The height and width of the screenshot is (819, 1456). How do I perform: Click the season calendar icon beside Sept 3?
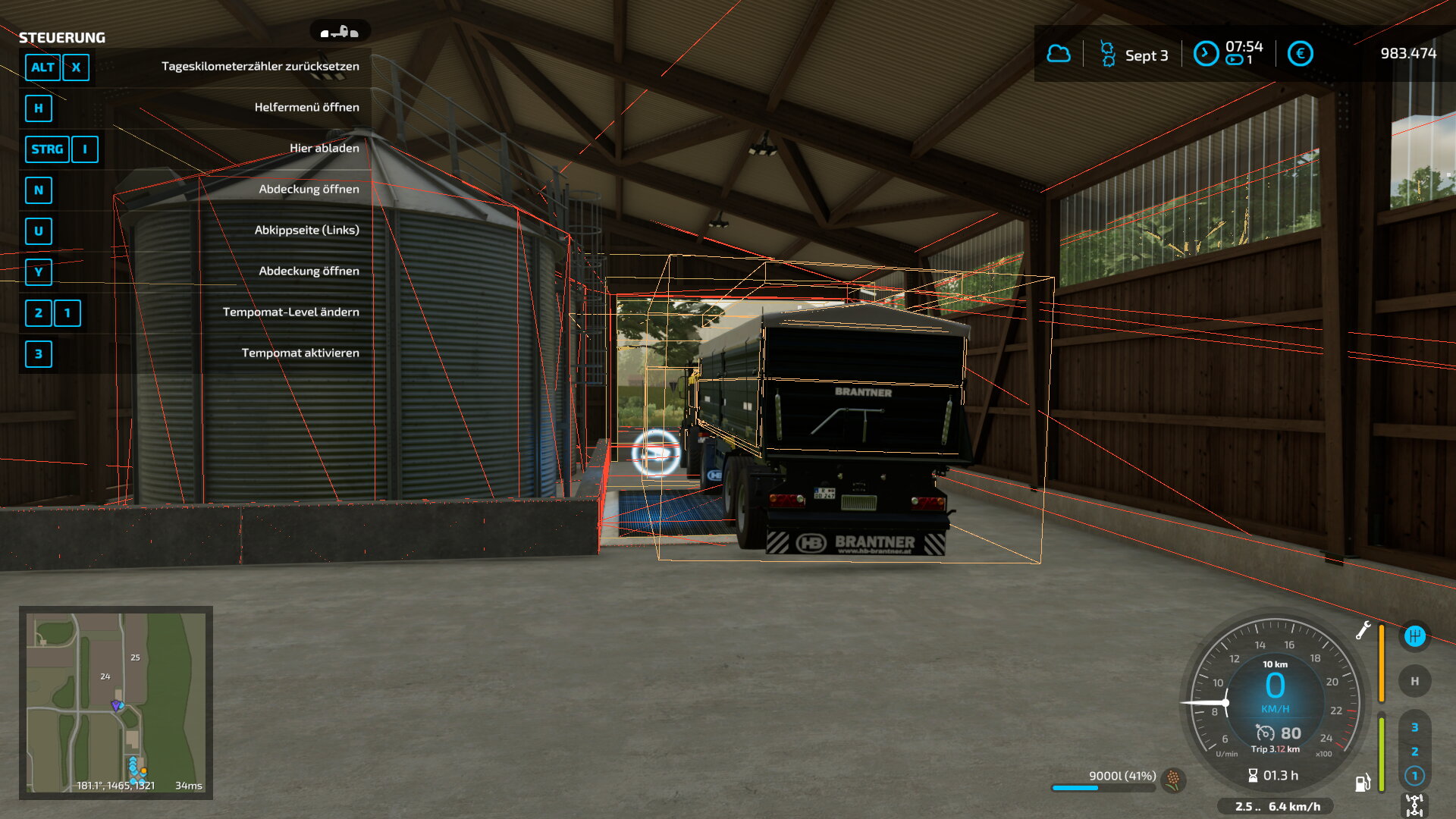click(1107, 54)
